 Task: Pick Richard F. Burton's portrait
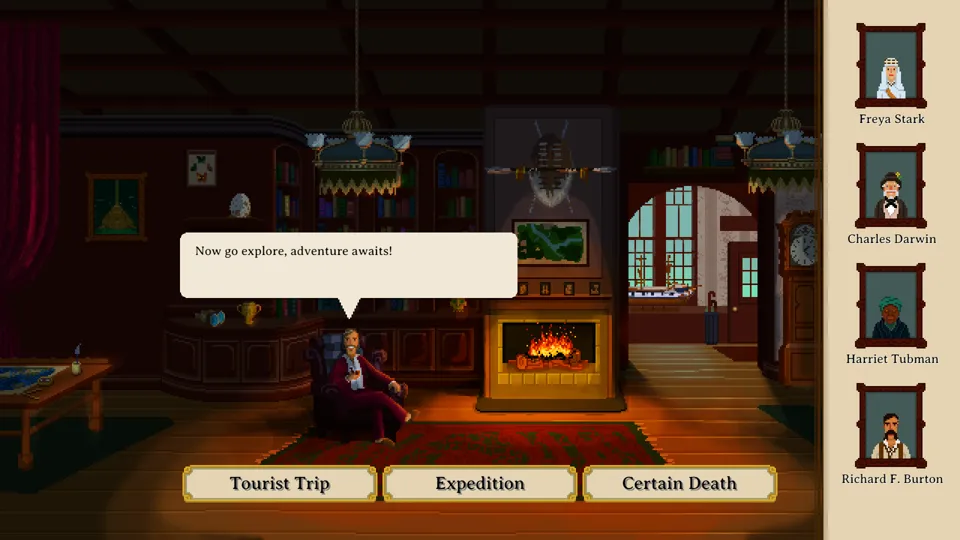(891, 427)
